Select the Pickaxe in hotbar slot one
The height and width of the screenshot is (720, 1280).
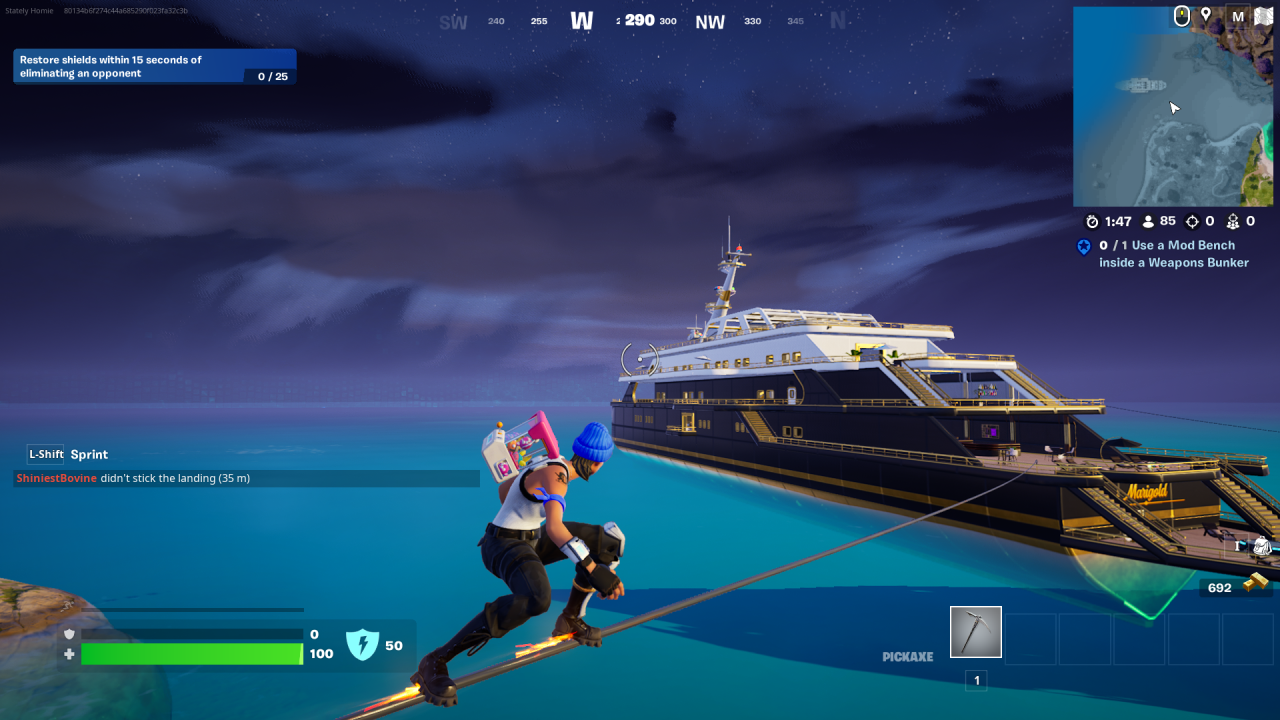coord(975,632)
